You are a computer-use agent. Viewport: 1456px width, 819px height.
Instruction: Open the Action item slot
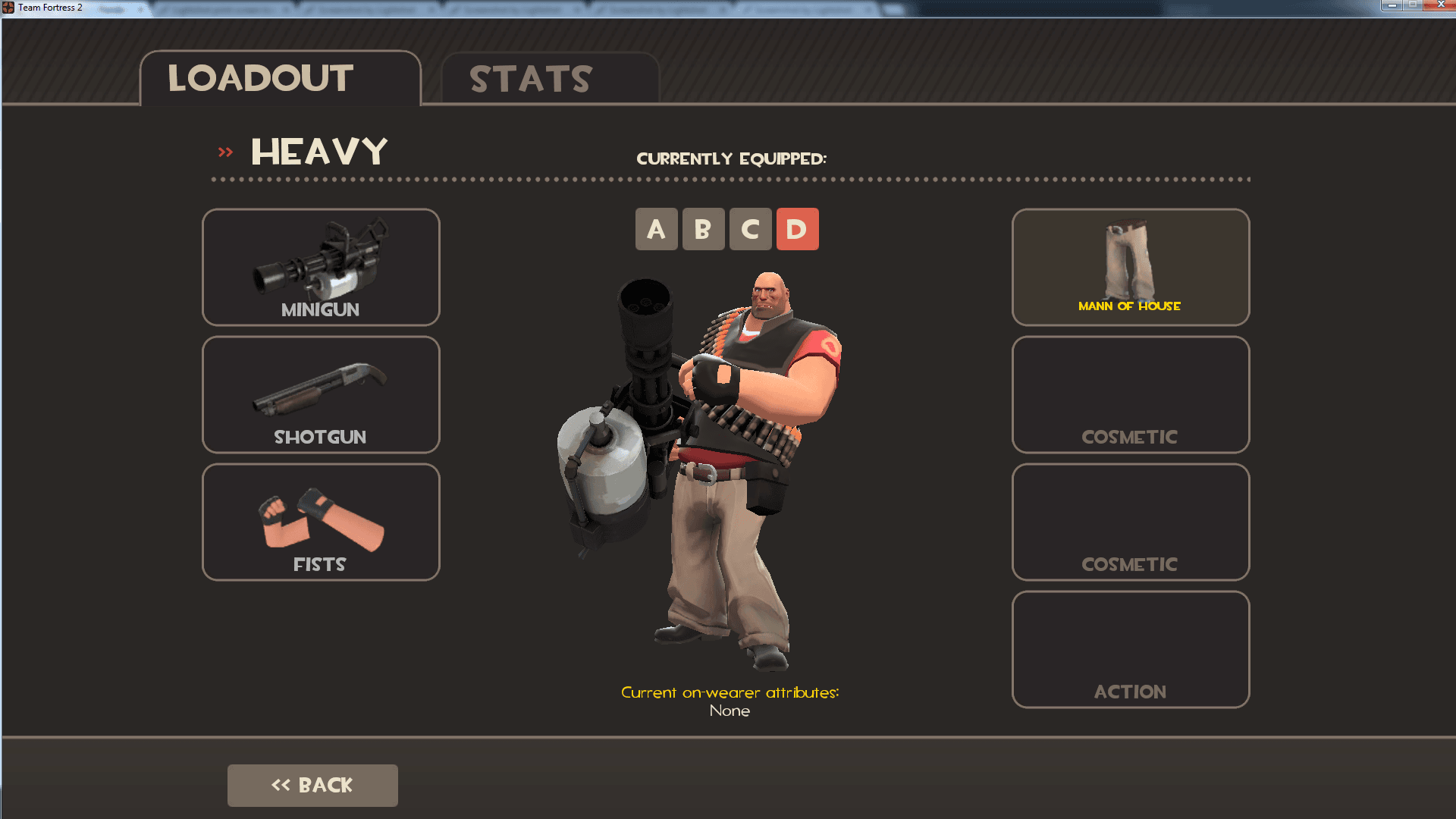point(1130,649)
